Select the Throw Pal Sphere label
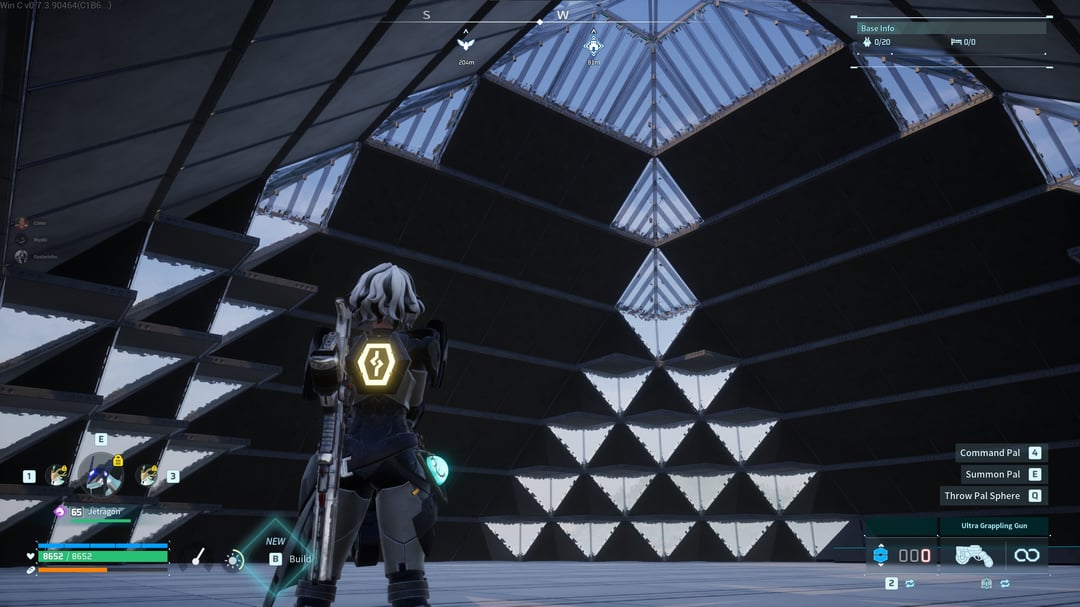Viewport: 1080px width, 607px height. pos(982,496)
